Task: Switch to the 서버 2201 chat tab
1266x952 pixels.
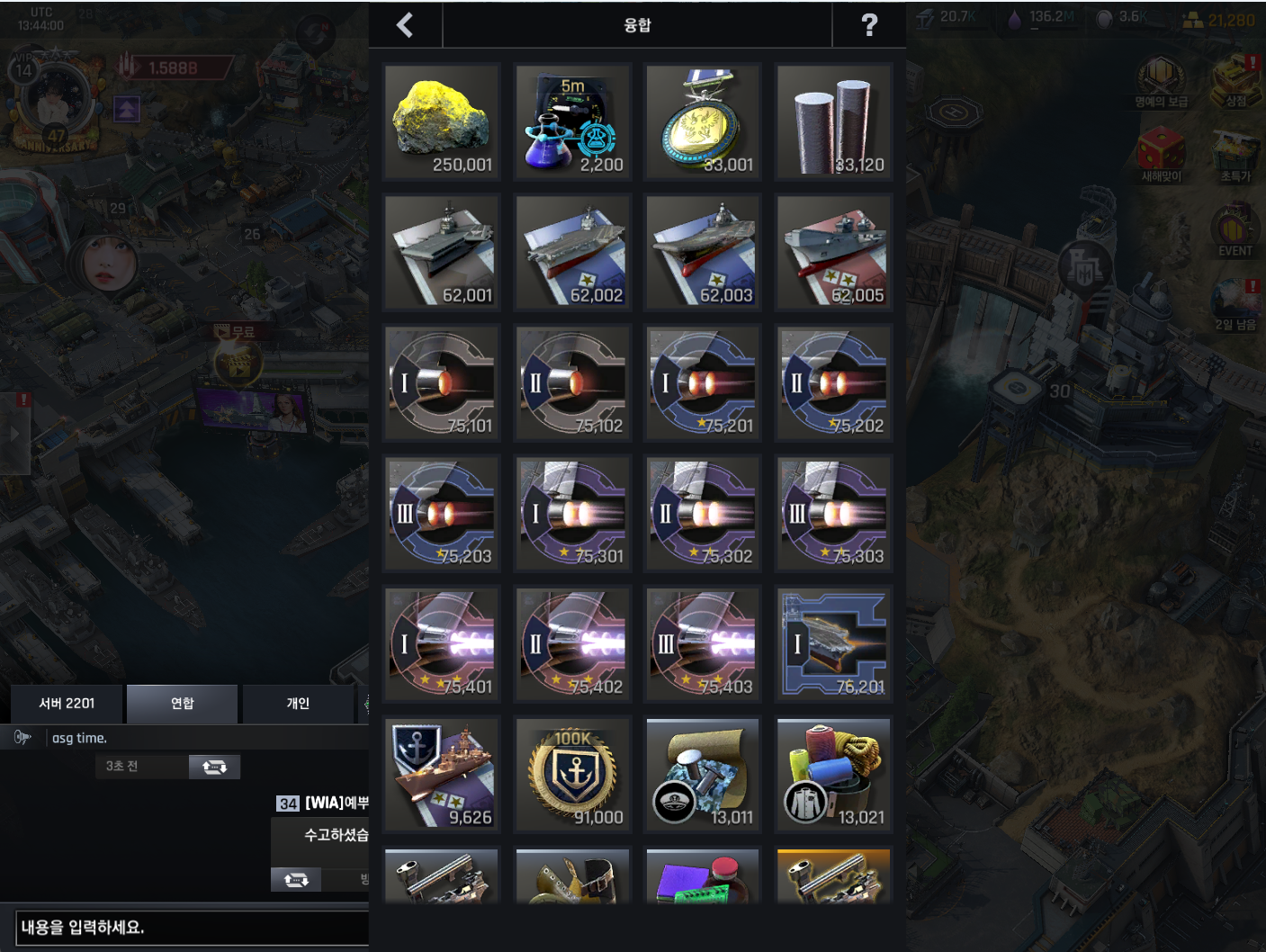Action: click(67, 704)
